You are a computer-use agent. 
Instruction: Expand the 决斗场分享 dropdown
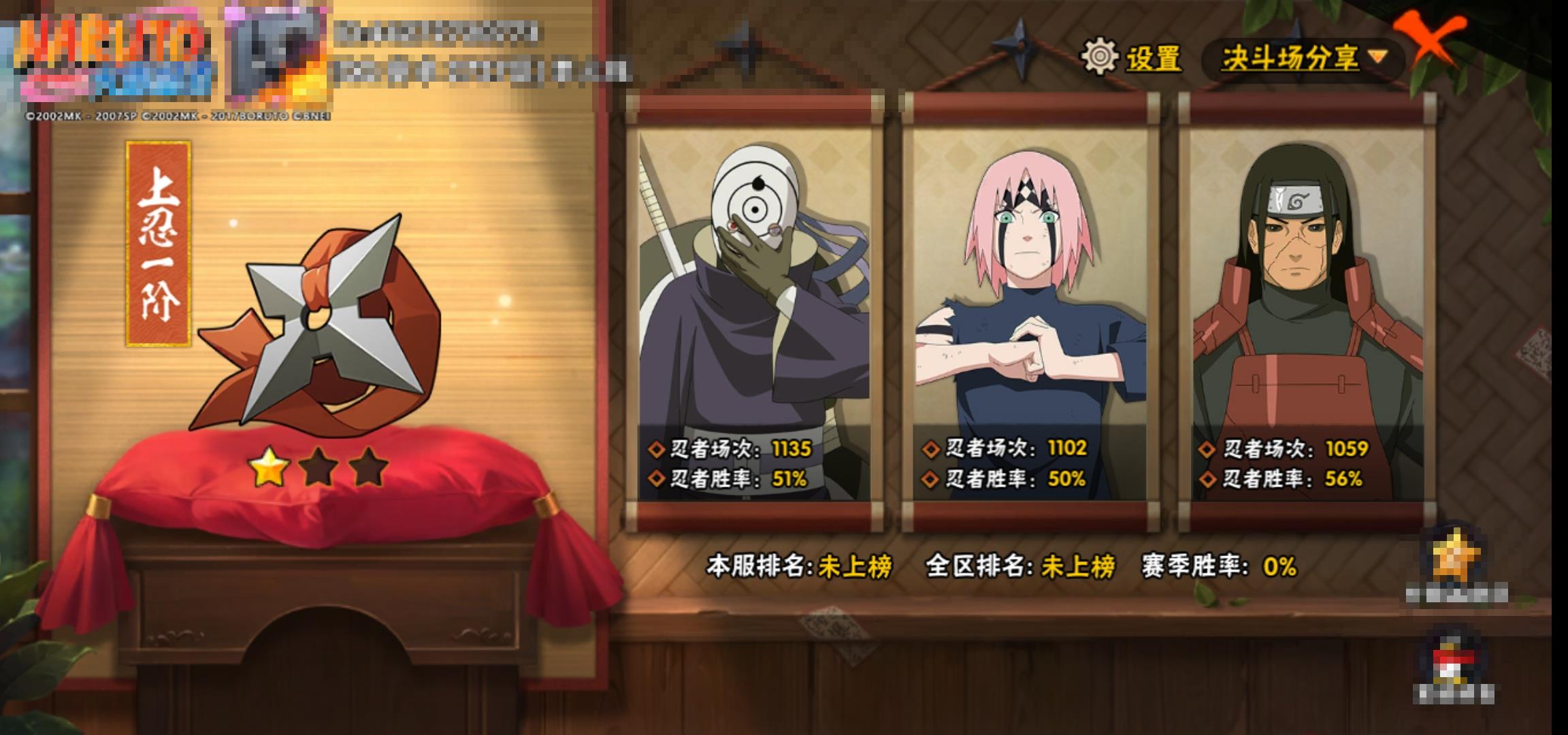tap(1303, 59)
